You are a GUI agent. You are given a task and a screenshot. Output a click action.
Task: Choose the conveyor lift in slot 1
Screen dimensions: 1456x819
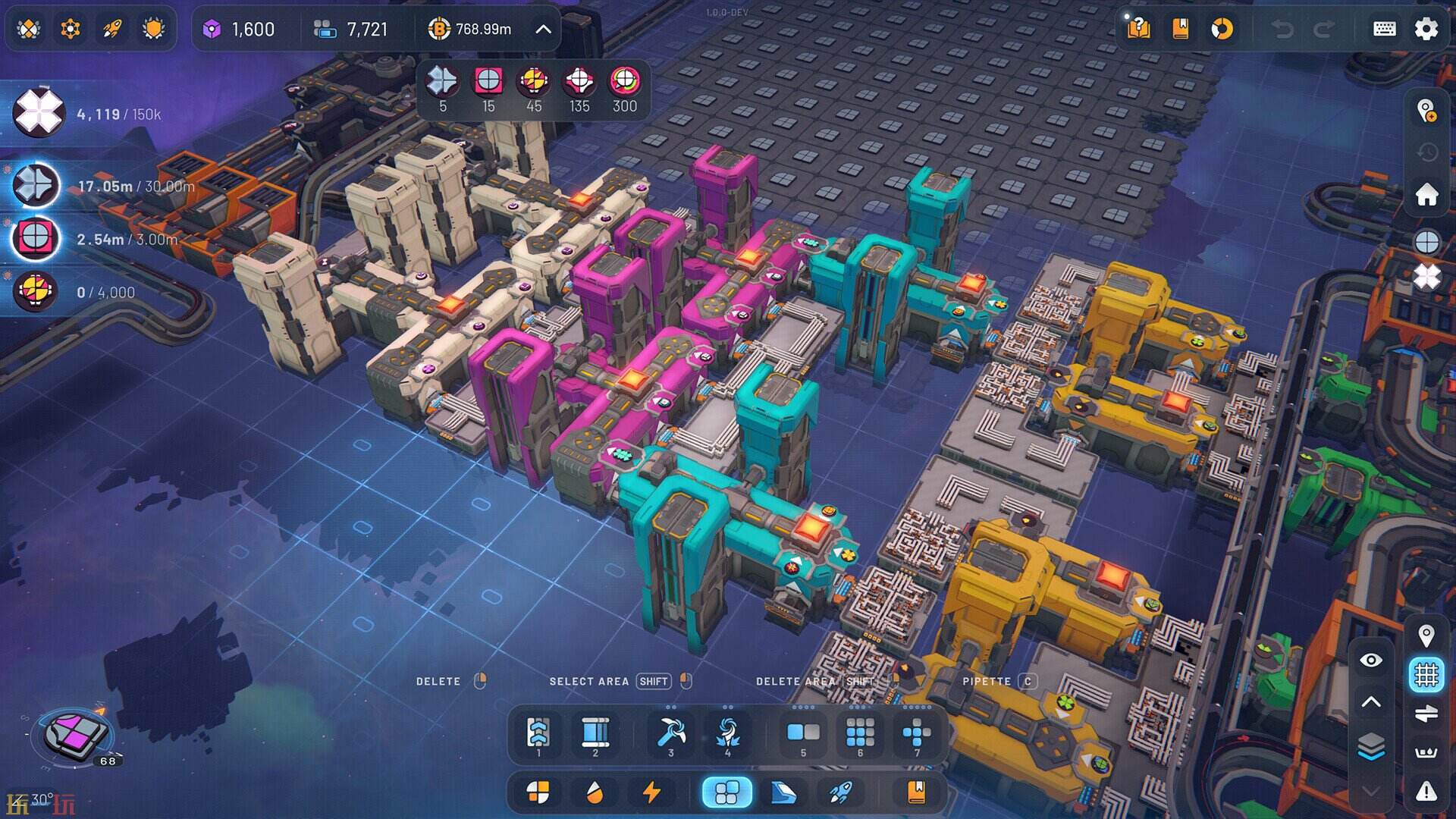538,733
